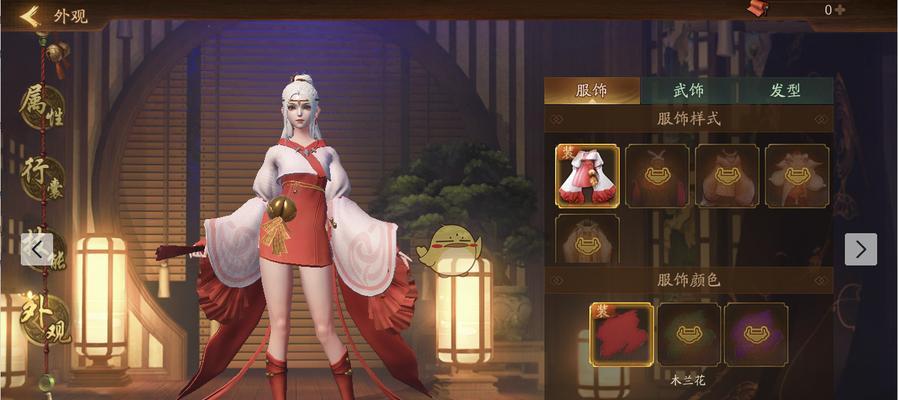898x400 pixels.
Task: Switch to the 服饰 costume tab
Action: (x=591, y=90)
